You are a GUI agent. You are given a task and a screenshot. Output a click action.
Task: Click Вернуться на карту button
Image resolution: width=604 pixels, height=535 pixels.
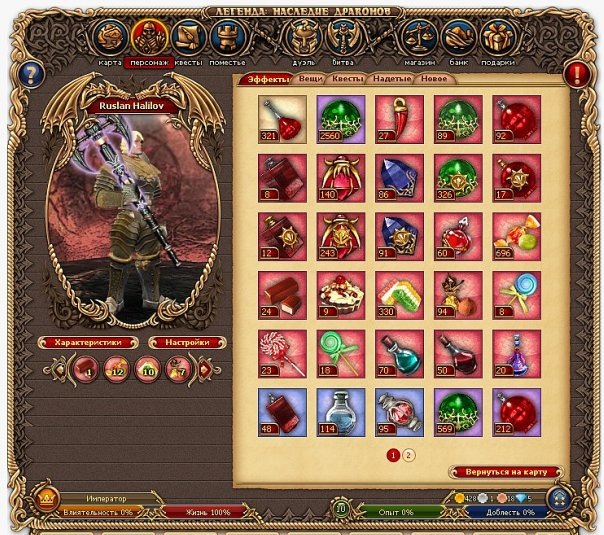(506, 472)
